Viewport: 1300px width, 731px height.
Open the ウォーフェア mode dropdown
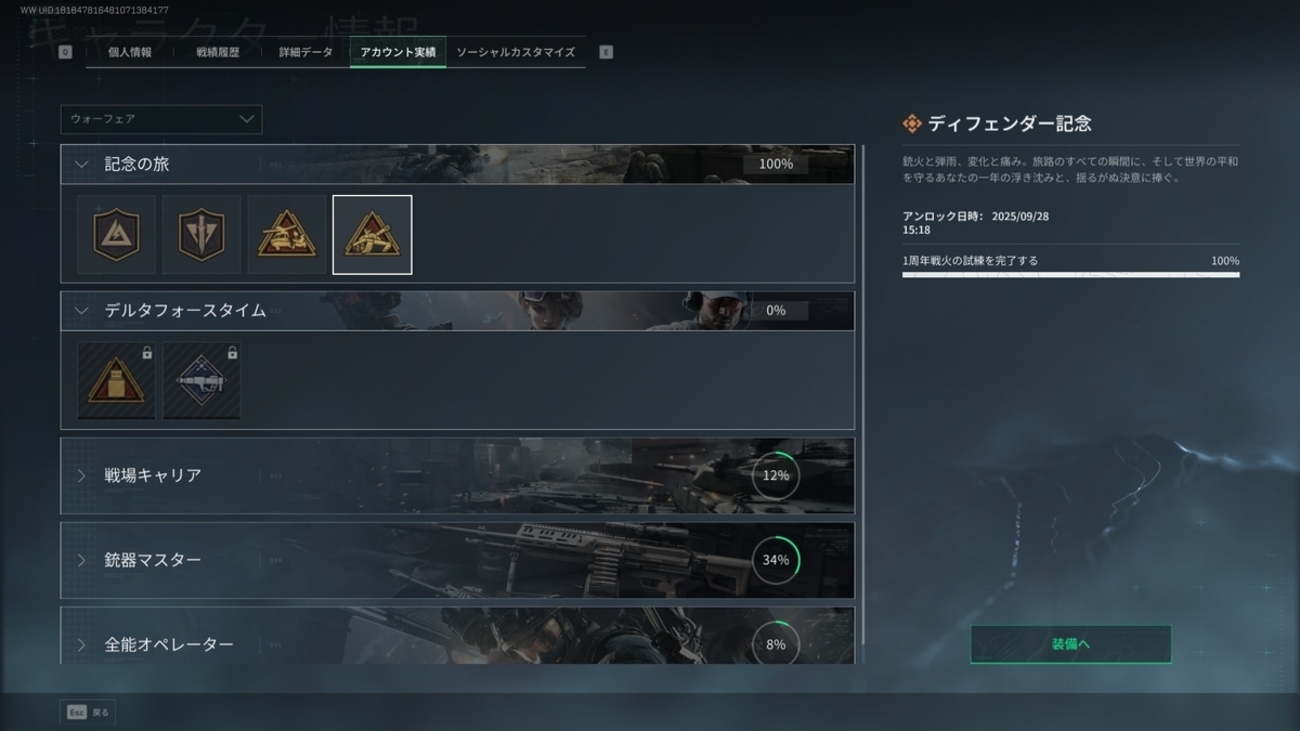(161, 119)
